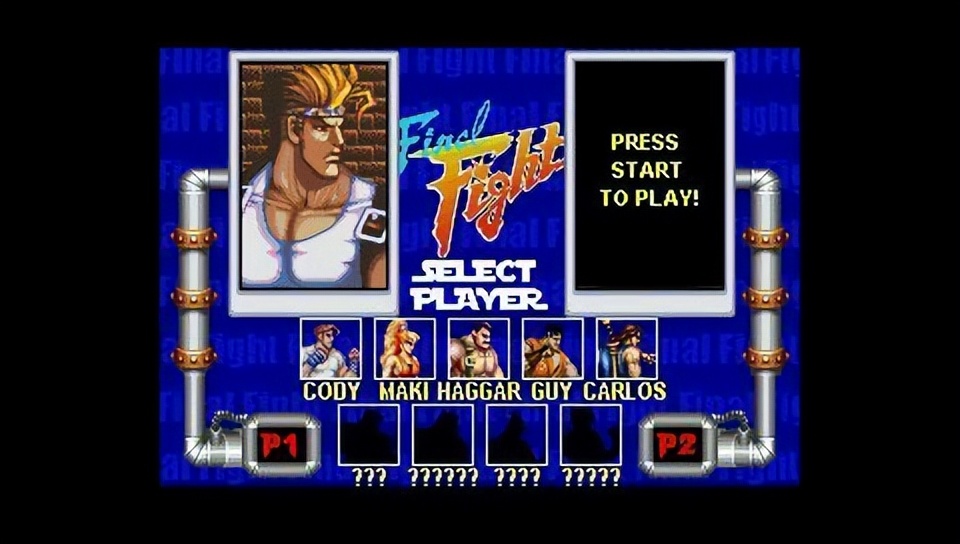This screenshot has height=544, width=960.
Task: Select Cody's character portrait
Action: [331, 348]
